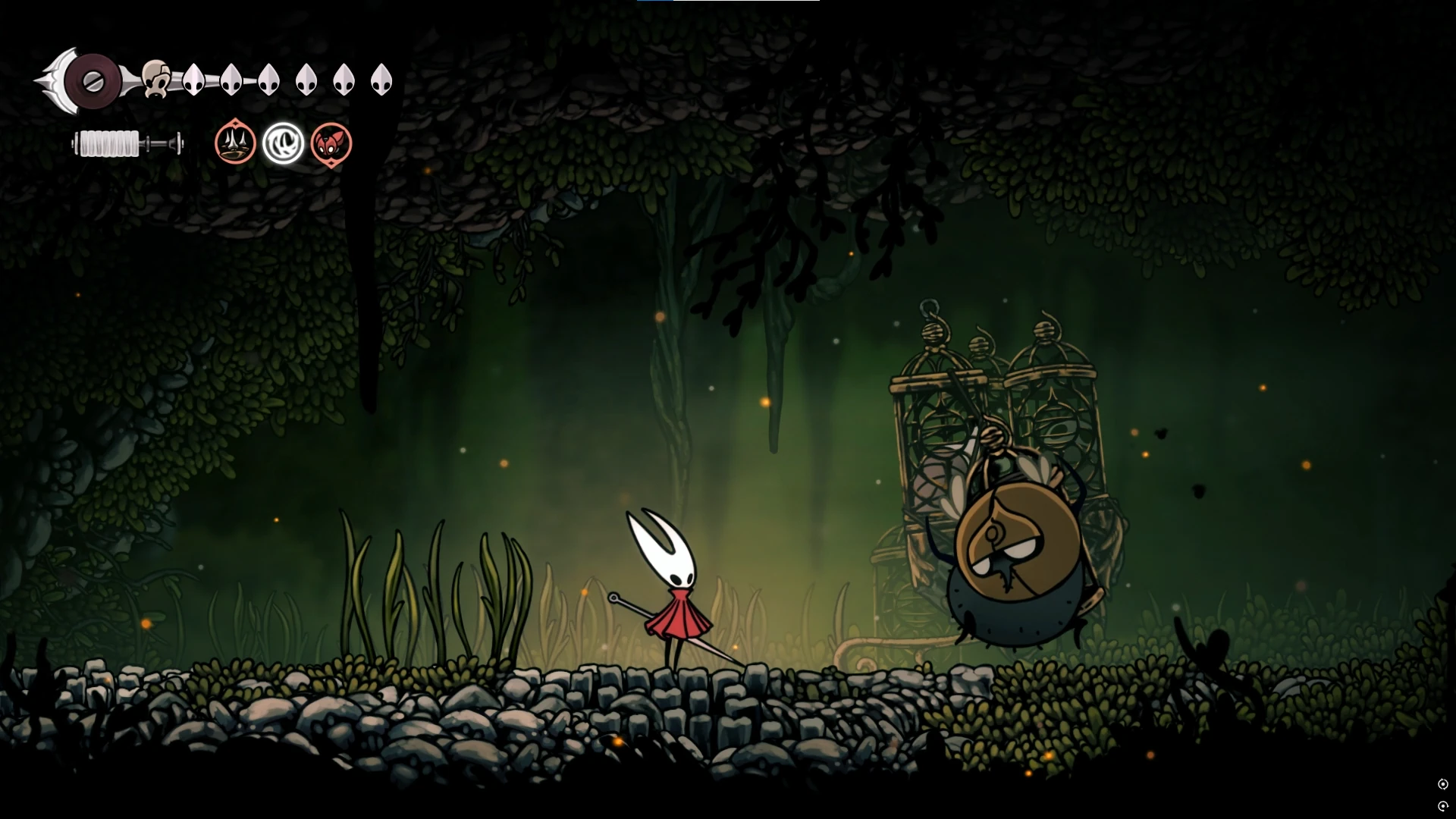
Task: Choose the red bug tool icon
Action: coord(331,143)
